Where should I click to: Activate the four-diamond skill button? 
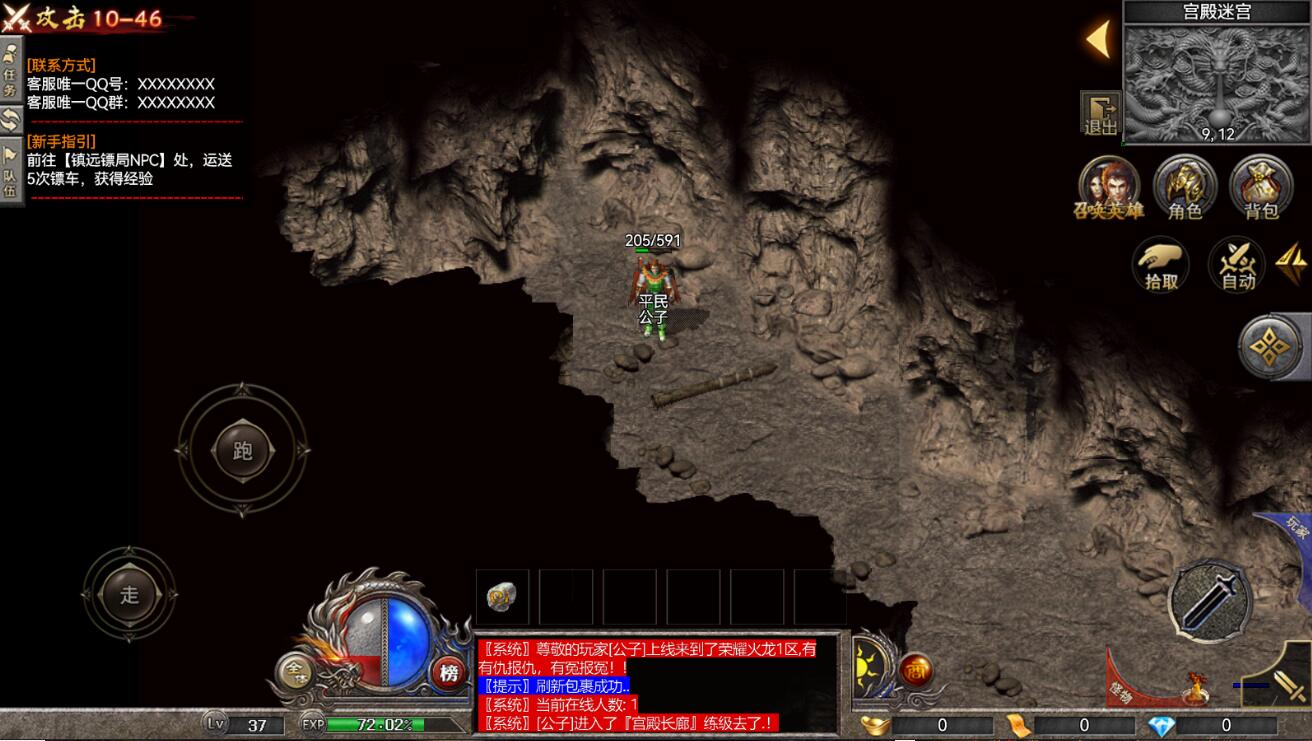click(x=1271, y=347)
